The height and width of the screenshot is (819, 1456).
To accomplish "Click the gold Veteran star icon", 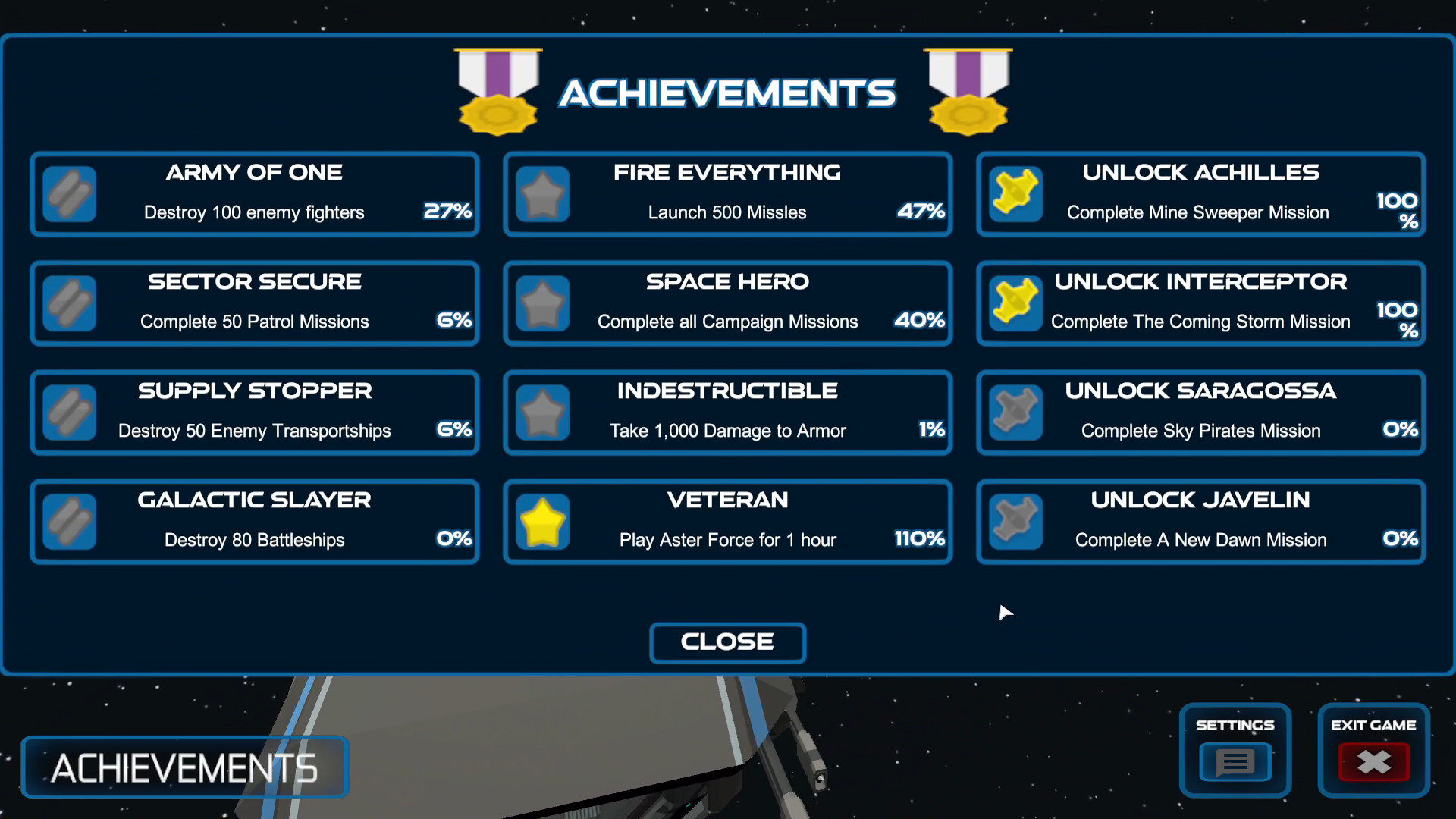I will (x=543, y=522).
